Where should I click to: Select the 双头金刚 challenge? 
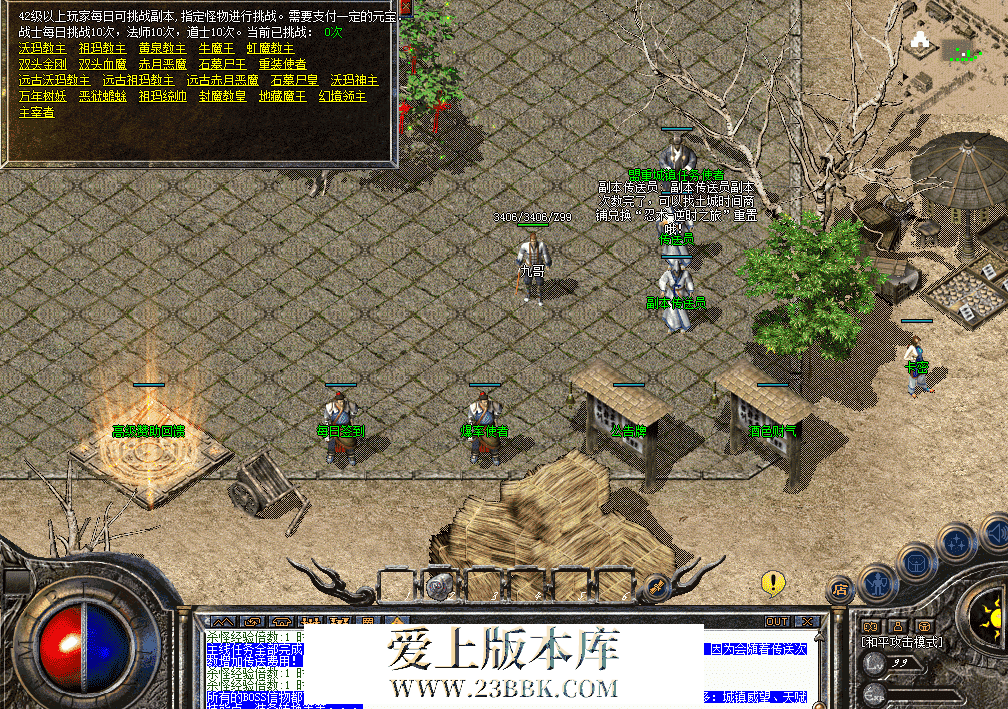(x=42, y=64)
